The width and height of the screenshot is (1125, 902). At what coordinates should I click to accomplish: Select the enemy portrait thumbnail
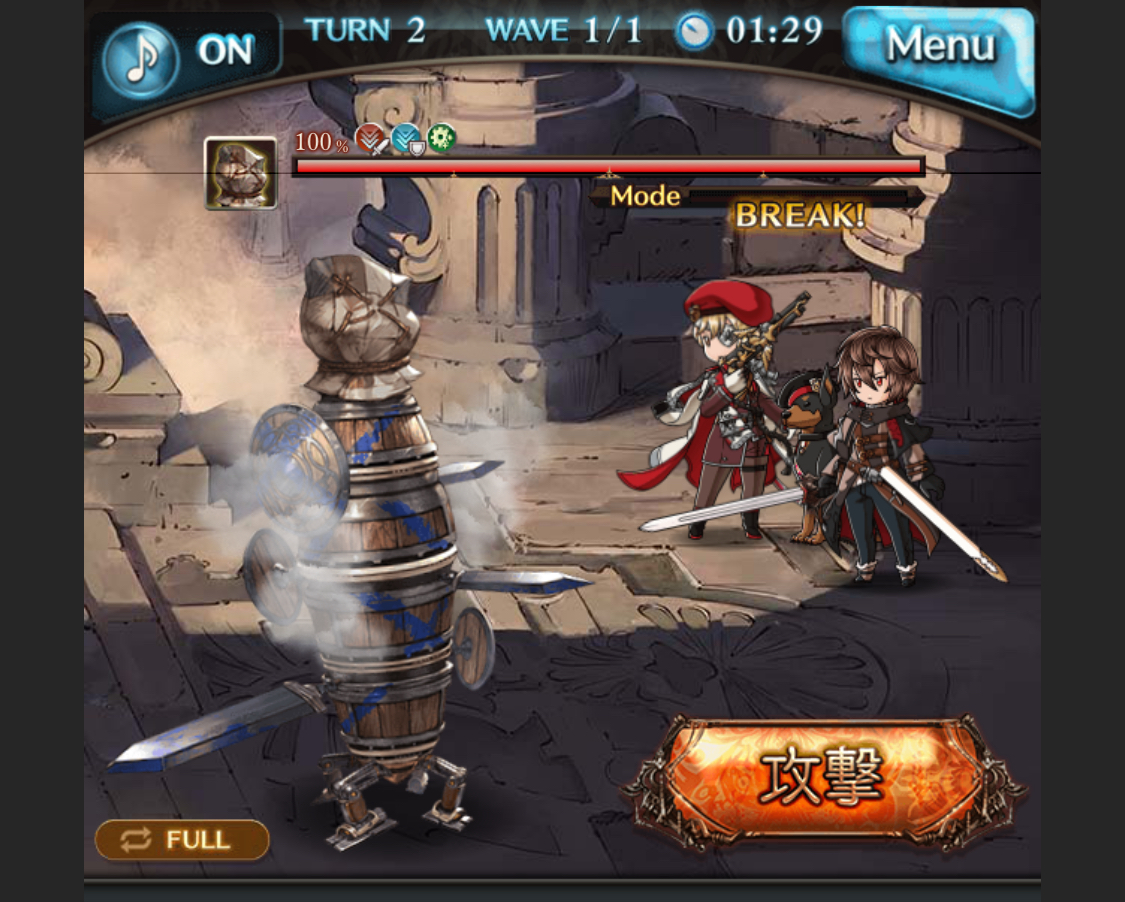tap(240, 173)
